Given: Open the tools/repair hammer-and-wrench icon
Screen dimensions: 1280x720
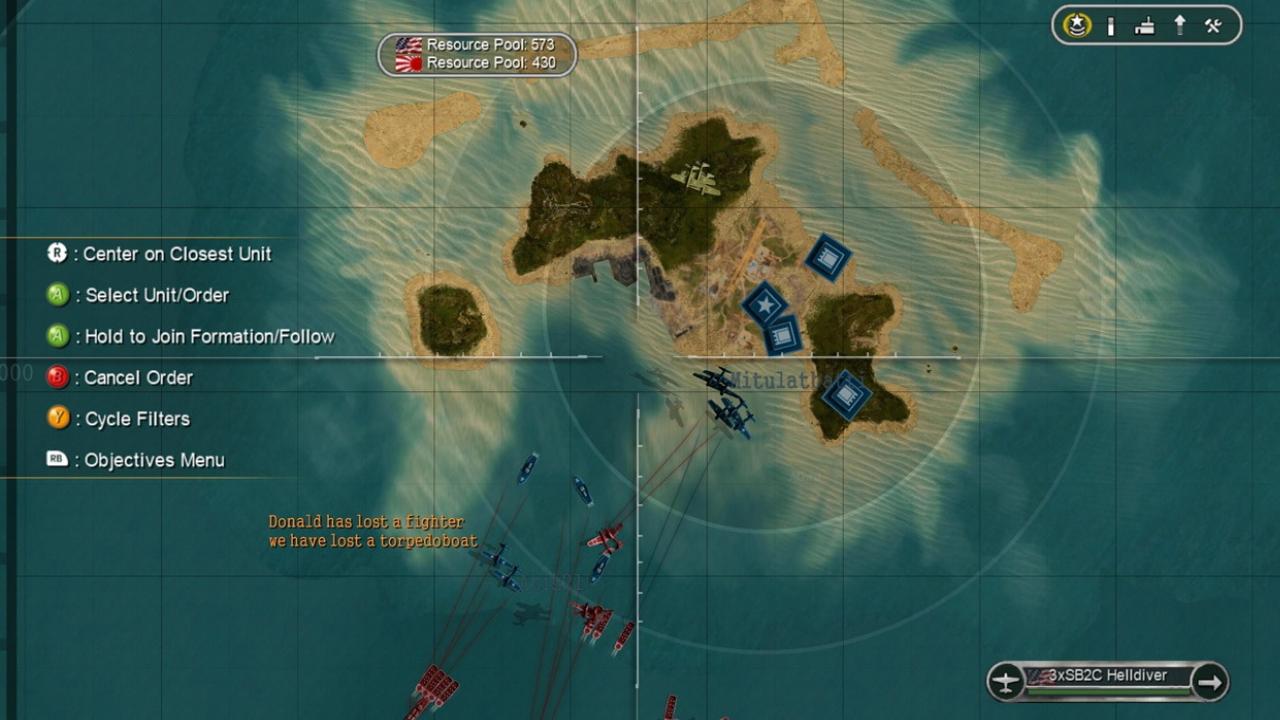Looking at the screenshot, I should [x=1213, y=25].
